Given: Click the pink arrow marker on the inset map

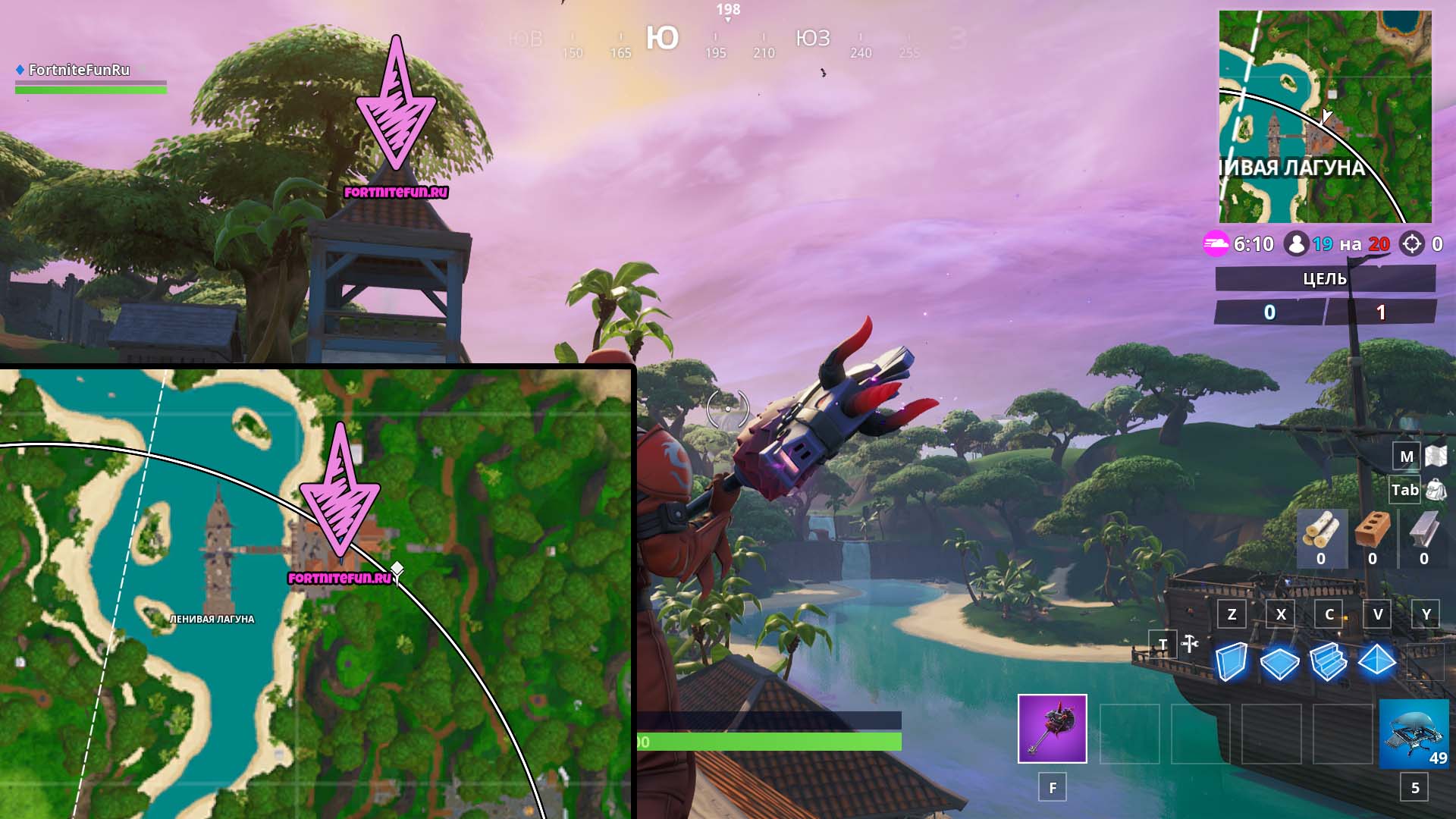Looking at the screenshot, I should point(340,497).
